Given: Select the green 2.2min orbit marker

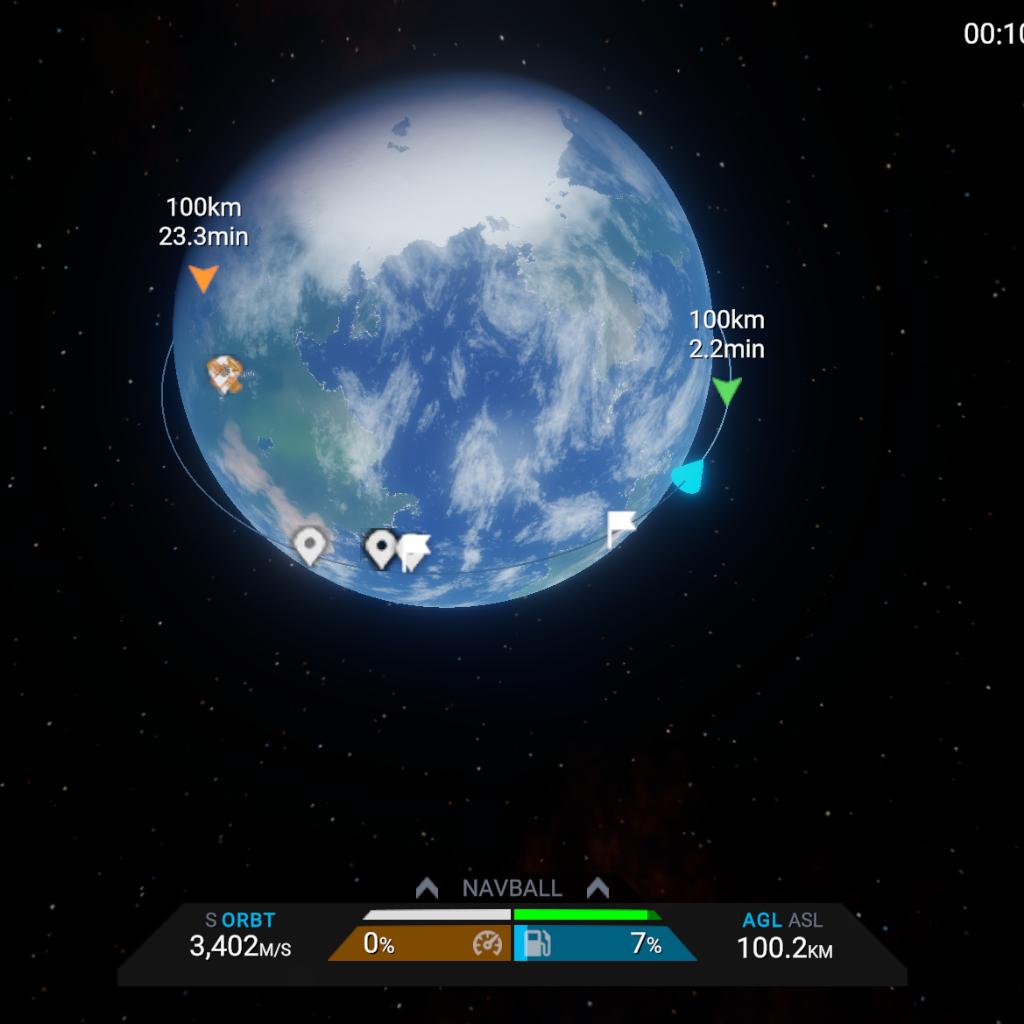Looking at the screenshot, I should [x=727, y=391].
